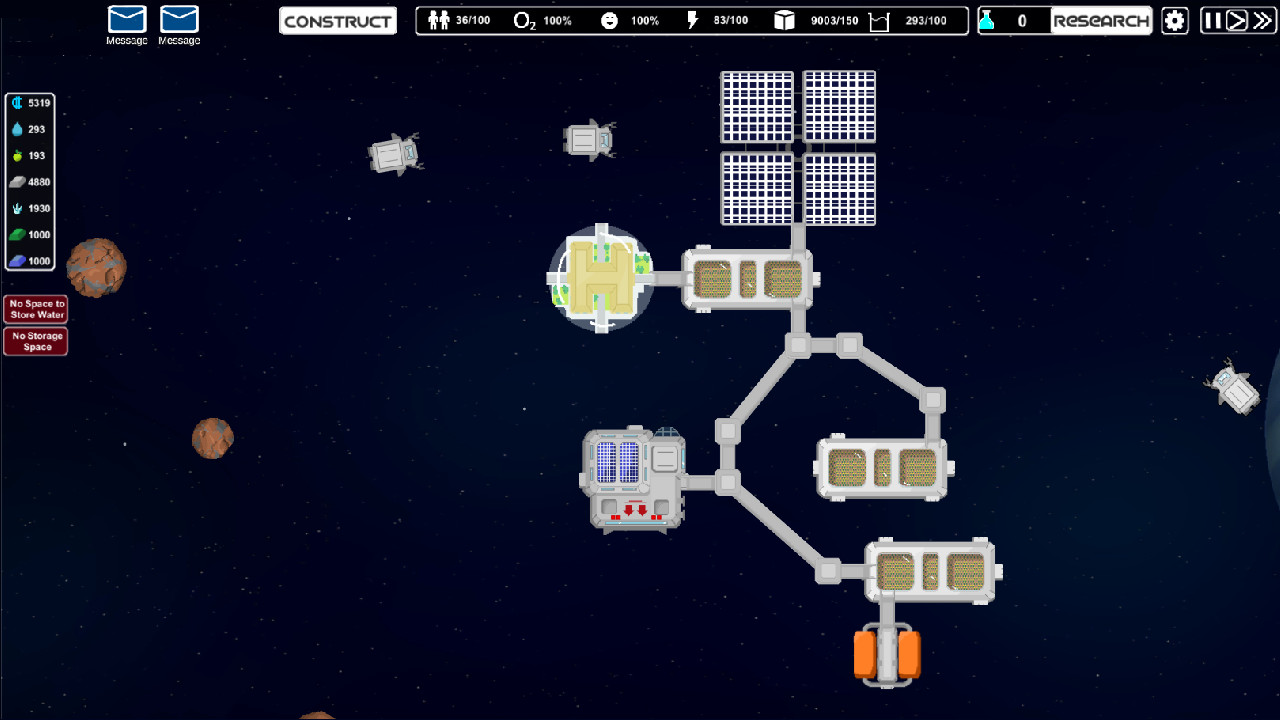Viewport: 1280px width, 720px height.
Task: Click the storage cube icon showing 9003/150
Action: tap(782, 20)
